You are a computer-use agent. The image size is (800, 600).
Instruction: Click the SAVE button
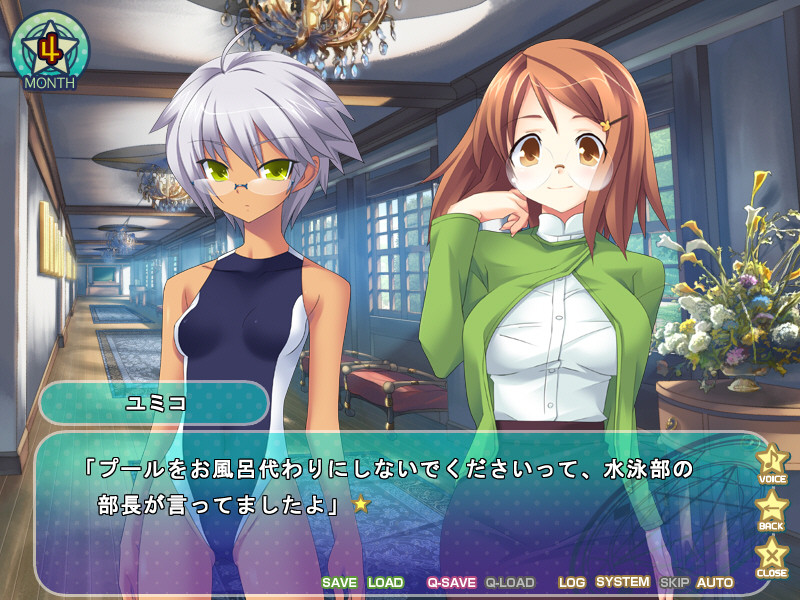coord(339,582)
